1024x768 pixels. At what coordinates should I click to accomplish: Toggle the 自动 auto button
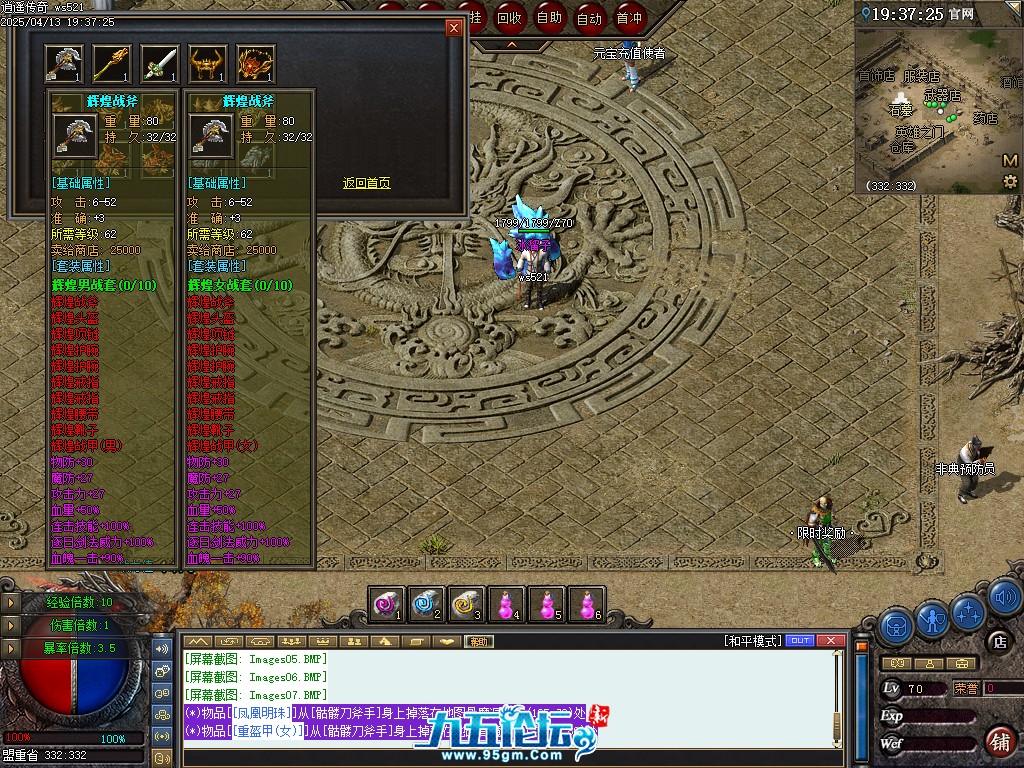click(x=589, y=17)
